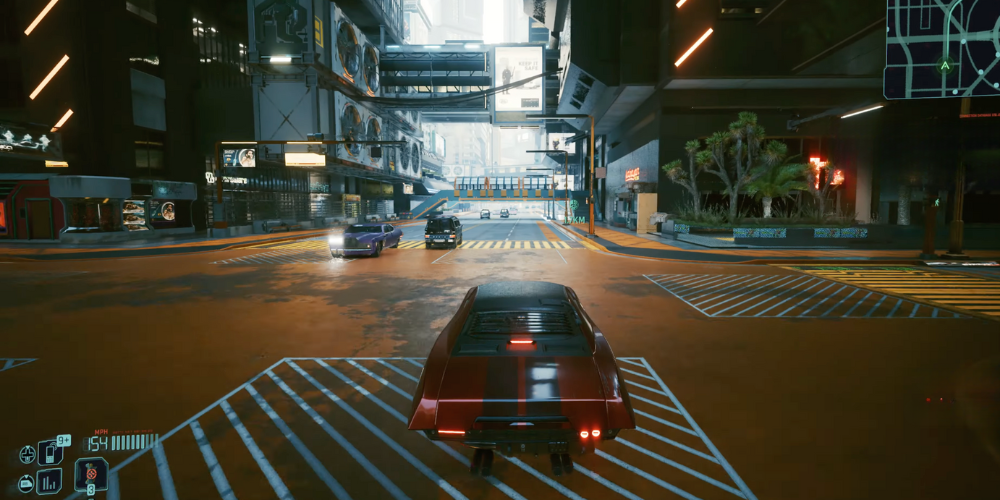
Task: Open the phone with 9+ notifications
Action: [51, 452]
